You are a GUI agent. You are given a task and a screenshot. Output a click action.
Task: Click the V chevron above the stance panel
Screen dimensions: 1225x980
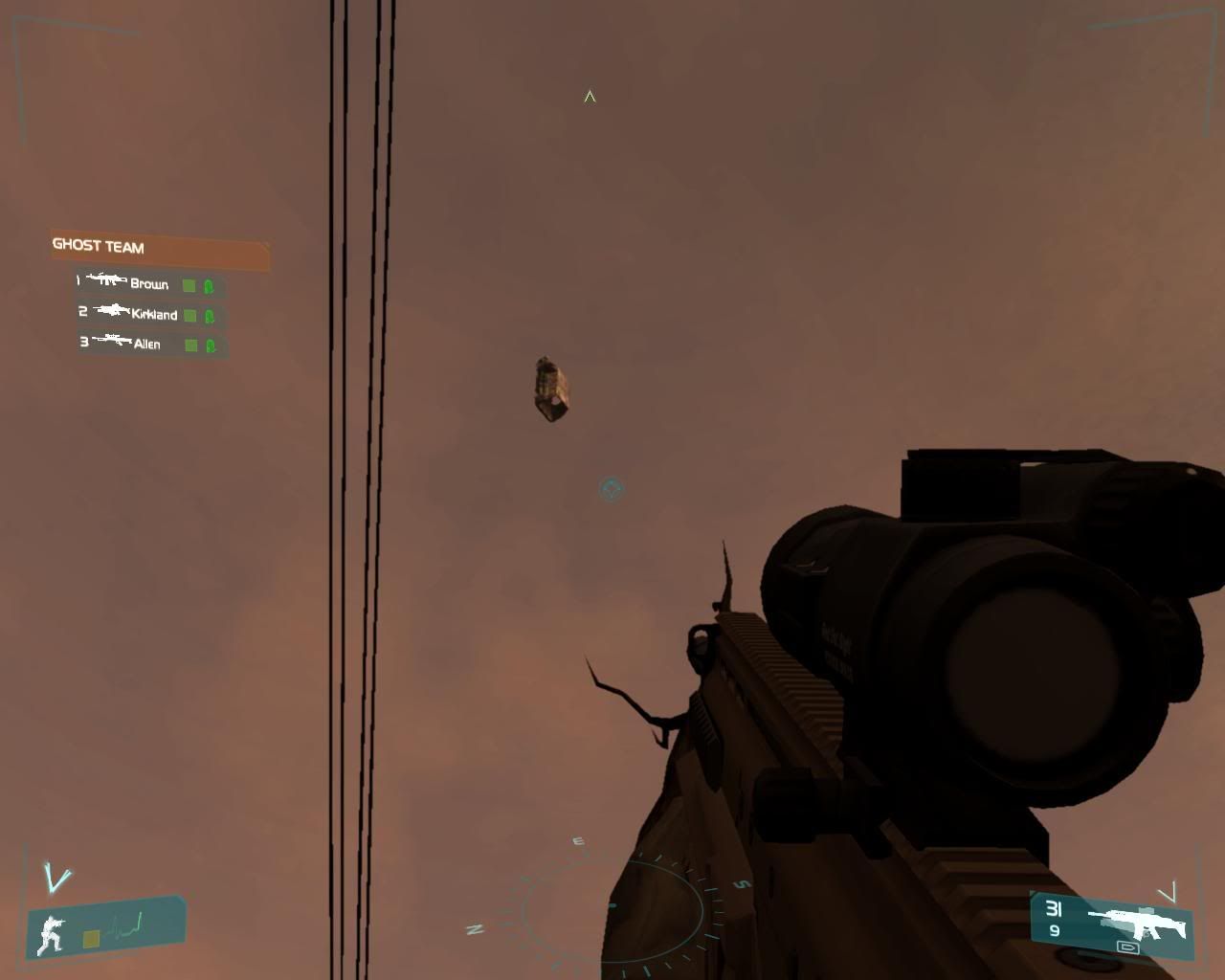point(56,879)
